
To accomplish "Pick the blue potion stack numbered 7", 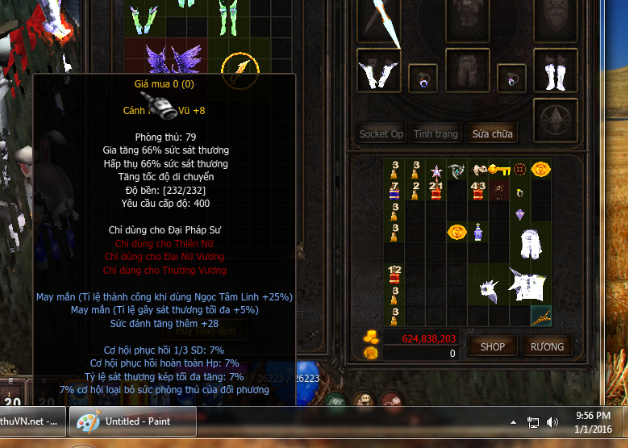I will click(x=394, y=187).
